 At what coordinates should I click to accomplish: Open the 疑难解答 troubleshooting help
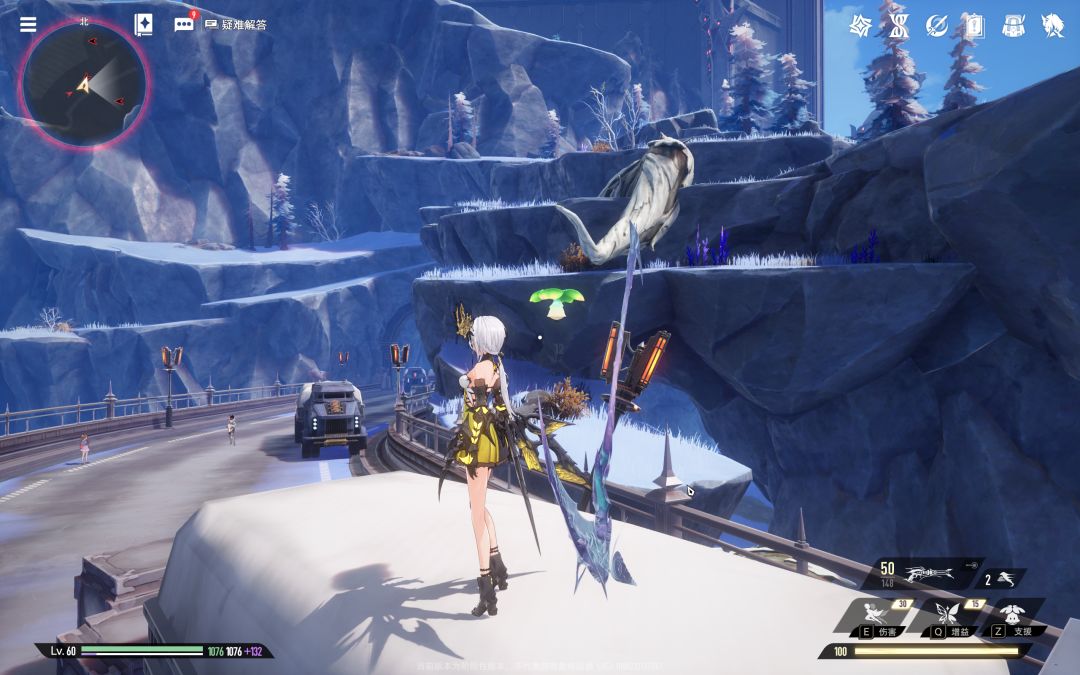pos(236,25)
